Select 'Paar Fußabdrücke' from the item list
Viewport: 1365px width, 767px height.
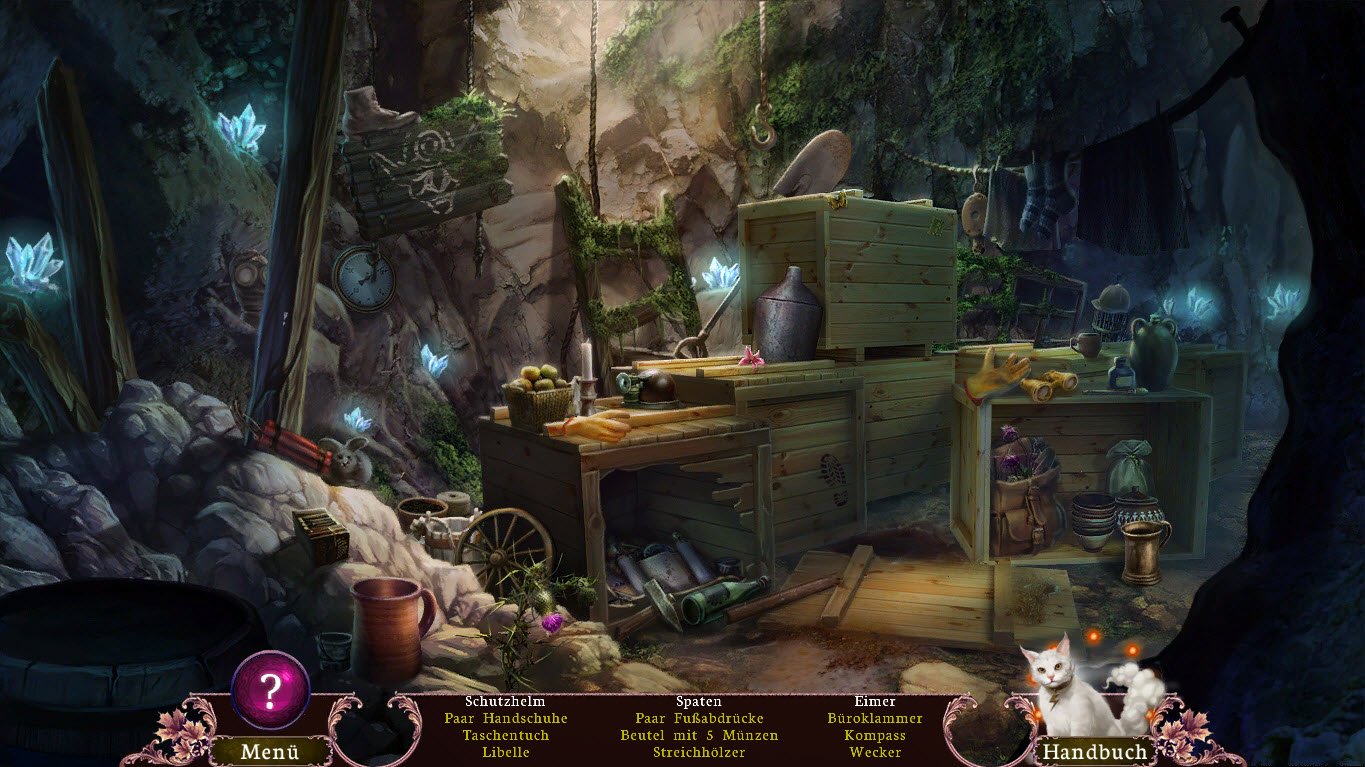click(x=697, y=718)
